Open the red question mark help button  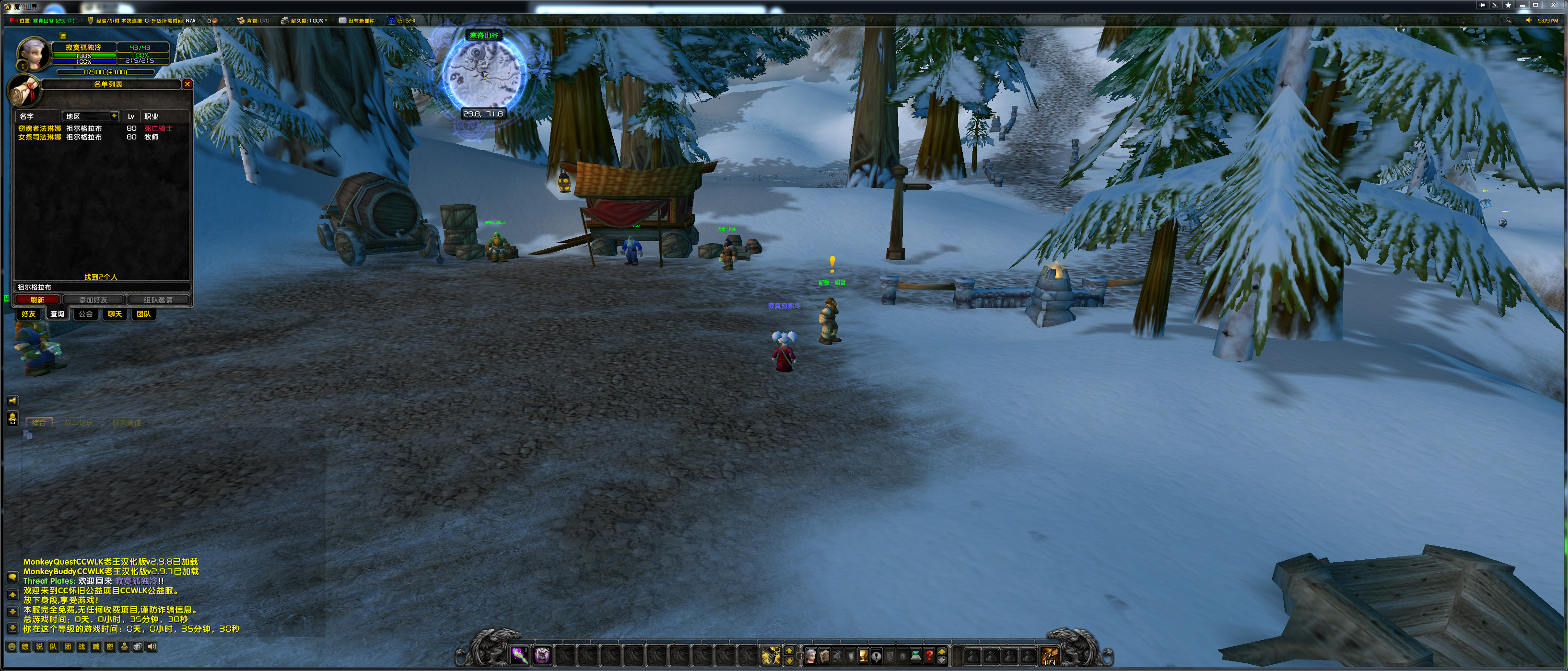929,656
